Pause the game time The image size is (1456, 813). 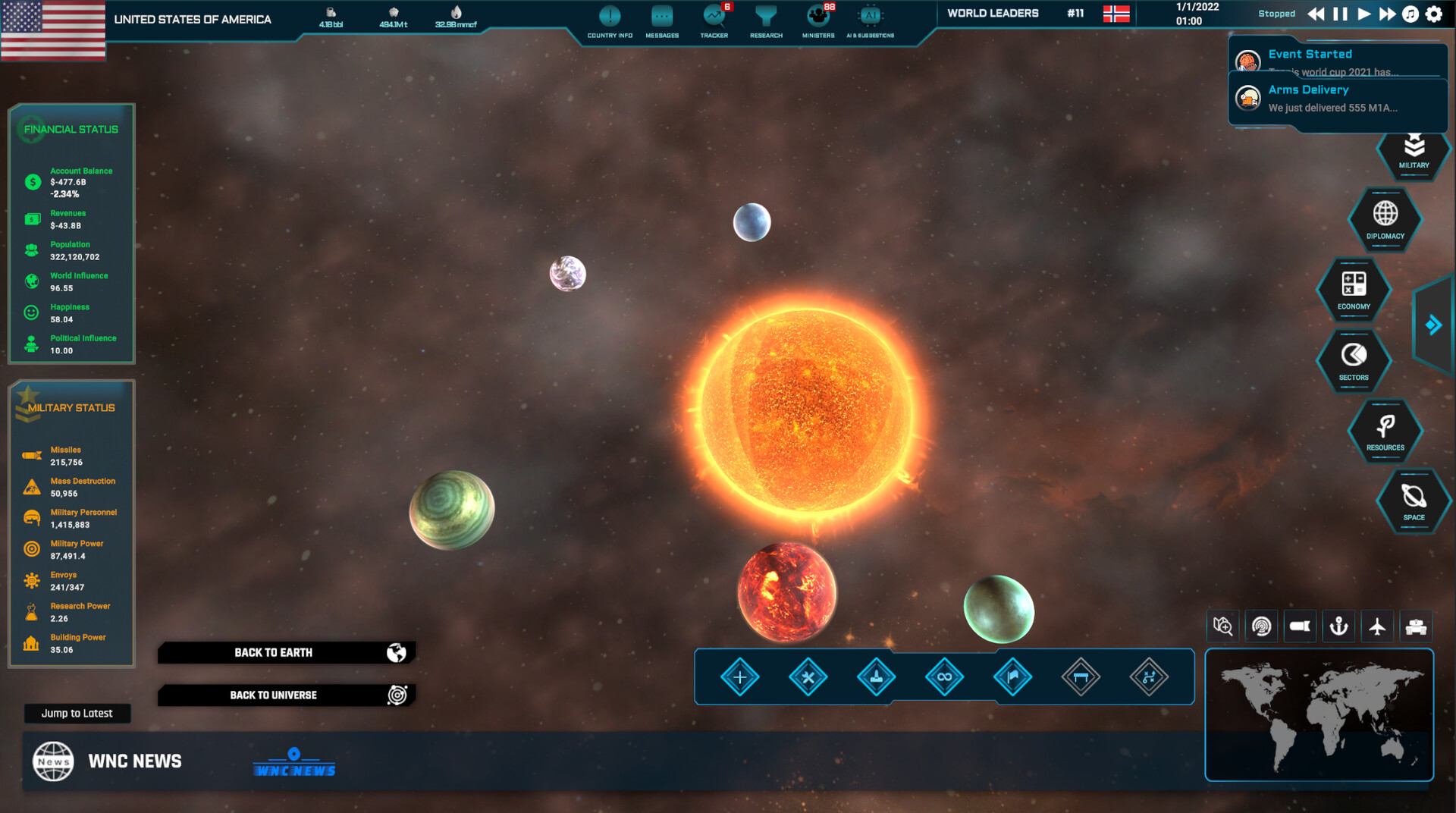click(1341, 14)
